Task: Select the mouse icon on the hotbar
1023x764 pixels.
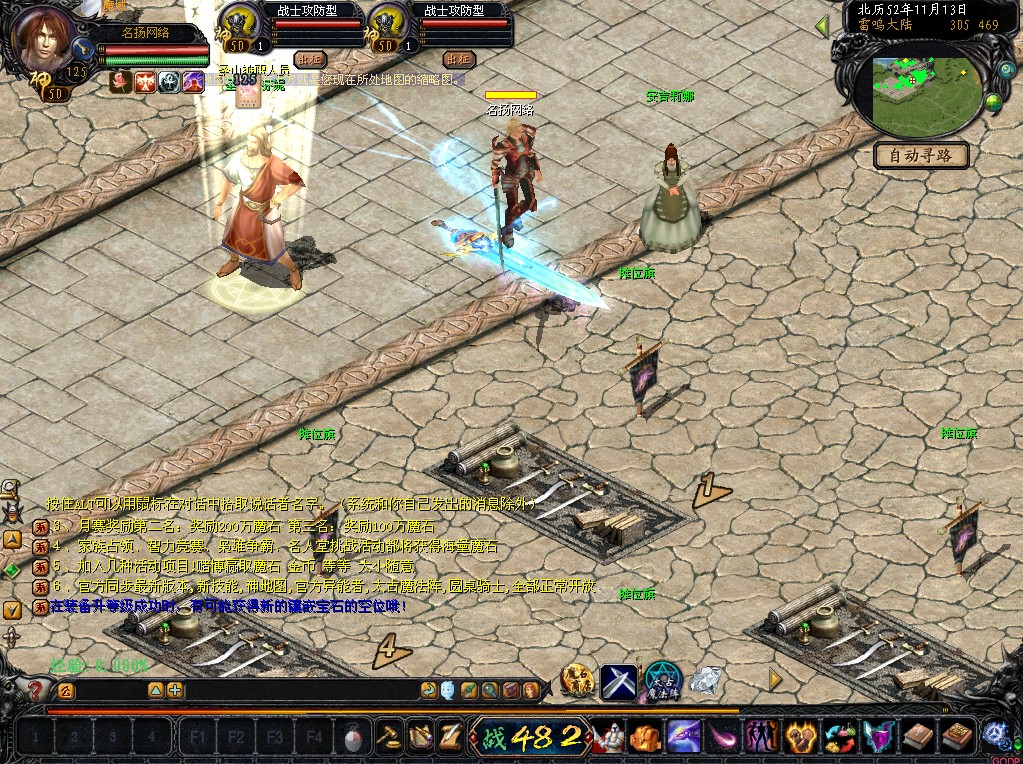Action: click(x=352, y=738)
